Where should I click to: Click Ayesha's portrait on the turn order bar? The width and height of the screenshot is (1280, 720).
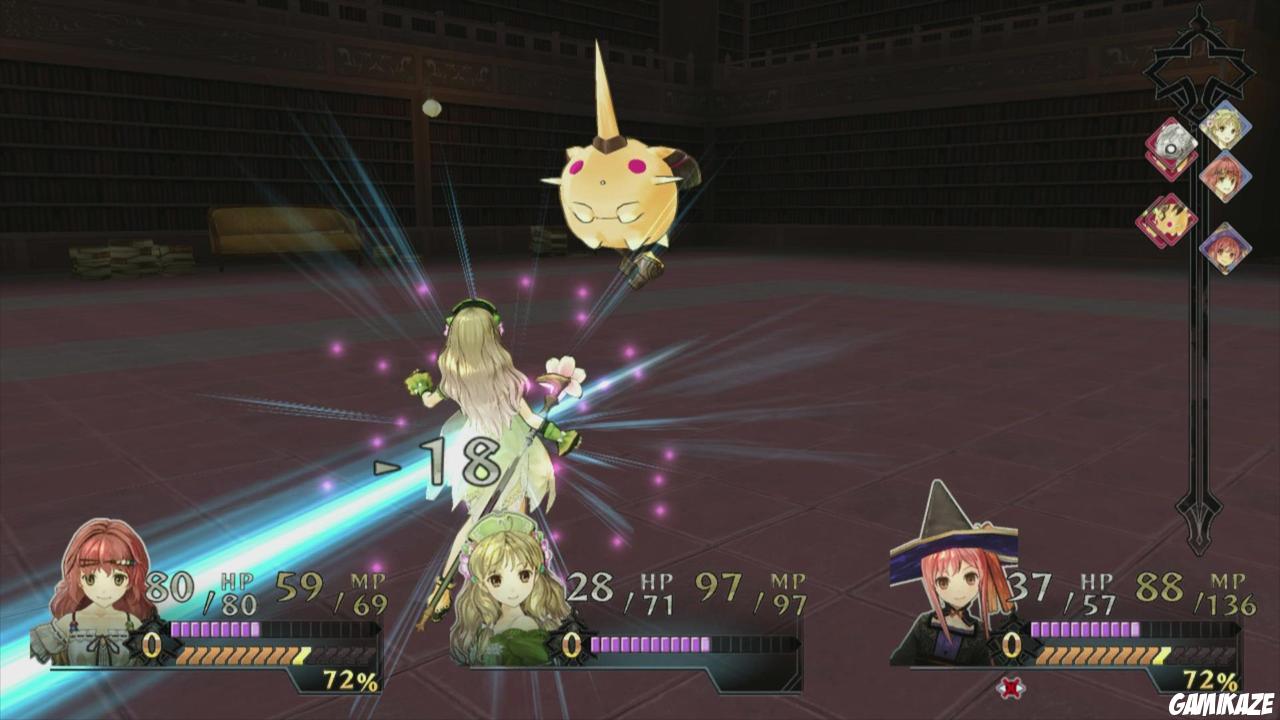coord(1225,128)
